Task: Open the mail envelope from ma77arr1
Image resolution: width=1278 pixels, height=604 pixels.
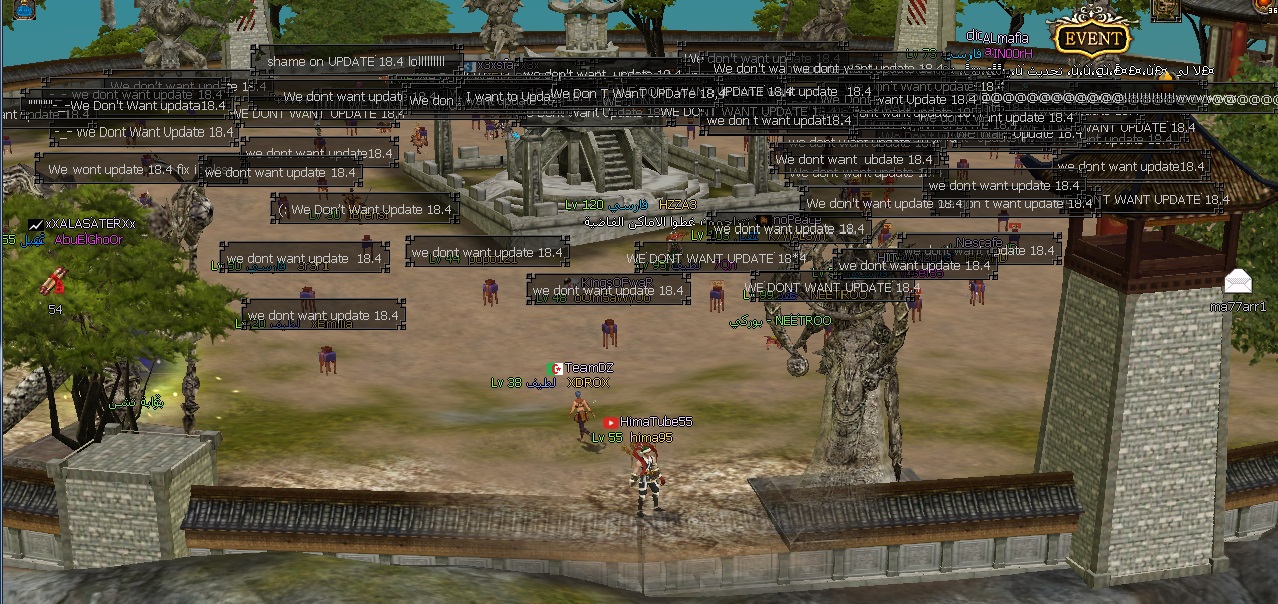Action: tap(1237, 281)
